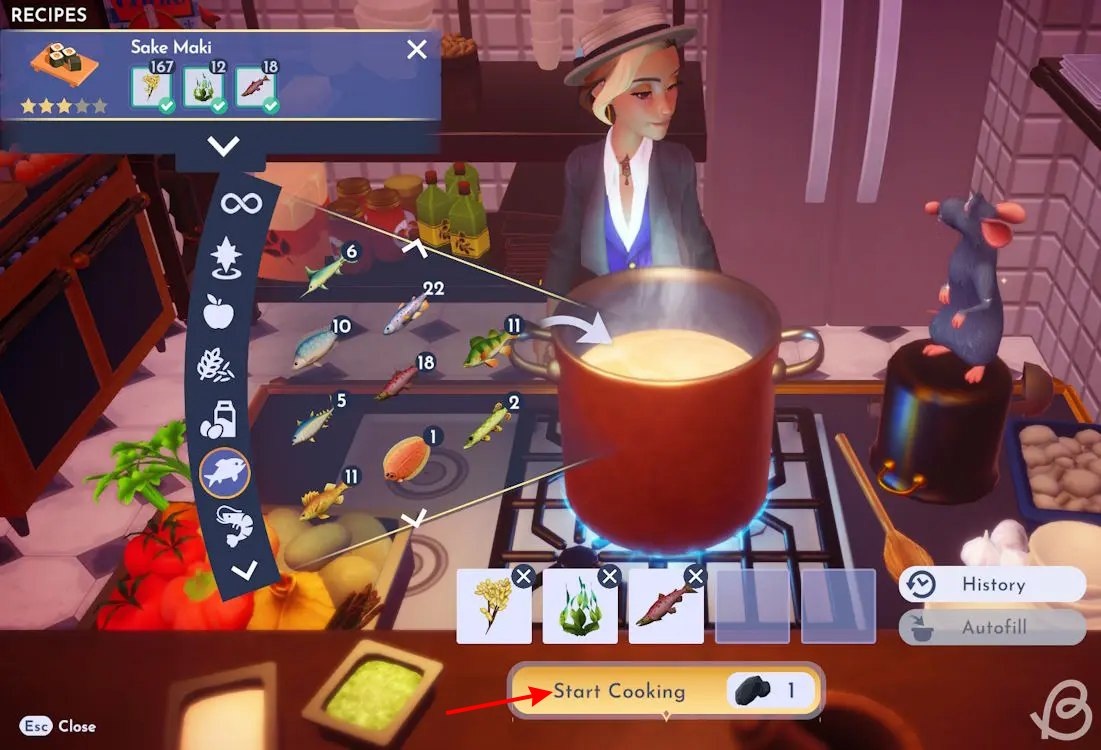Viewport: 1101px width, 750px height.
Task: Remove the salmon from the pot slot
Action: point(695,576)
